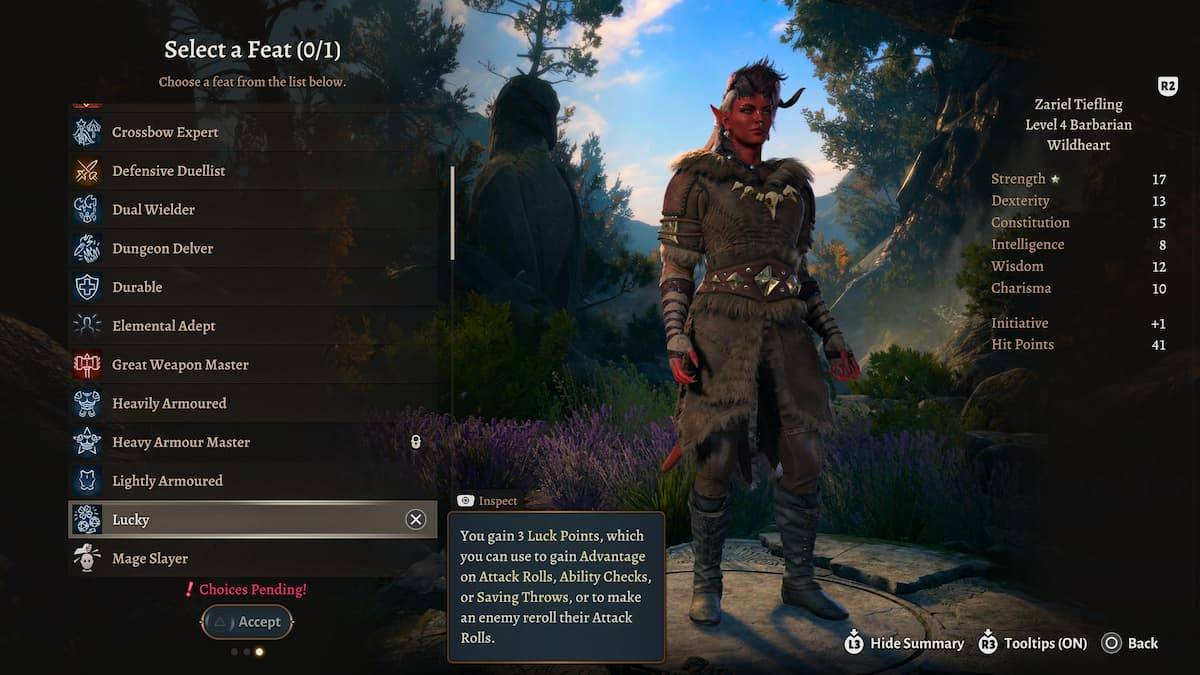Accept the chosen feat
Image resolution: width=1200 pixels, height=675 pixels.
pyautogui.click(x=247, y=622)
